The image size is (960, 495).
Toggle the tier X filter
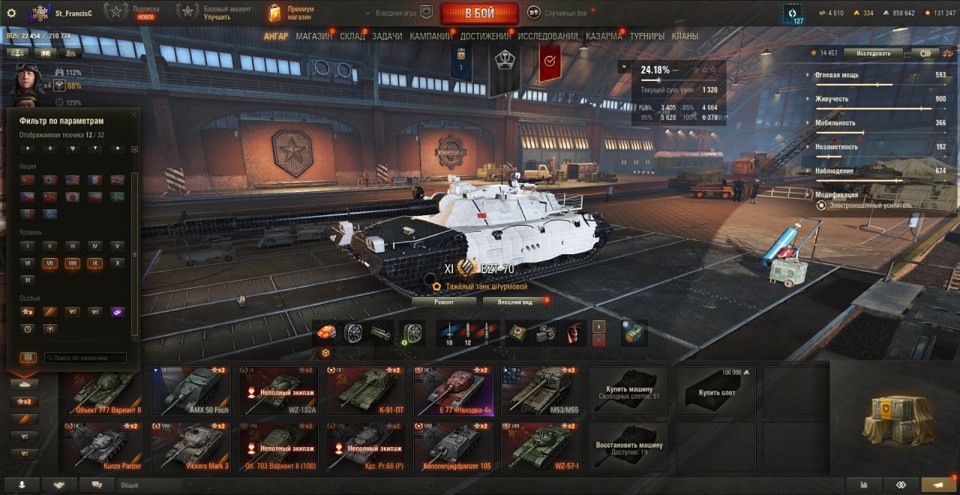(119, 264)
